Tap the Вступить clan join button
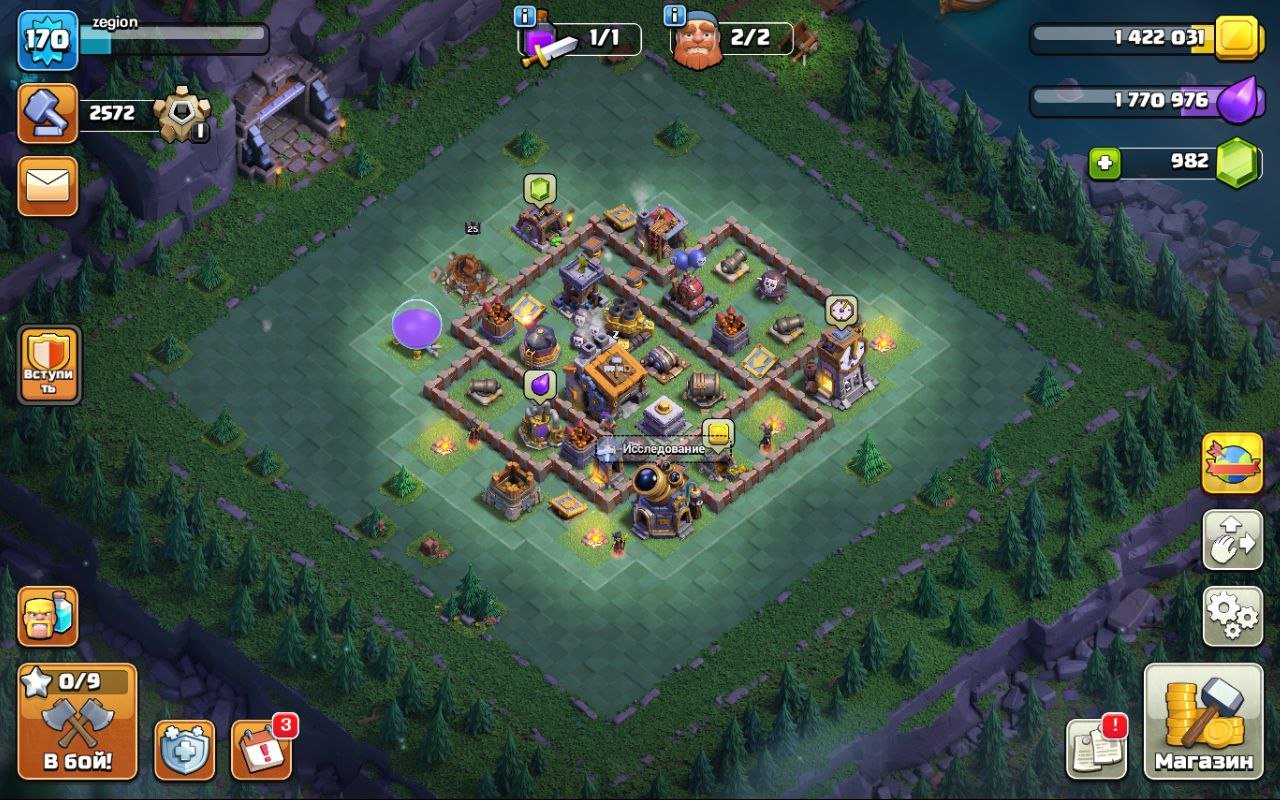The image size is (1280, 800). coord(47,364)
